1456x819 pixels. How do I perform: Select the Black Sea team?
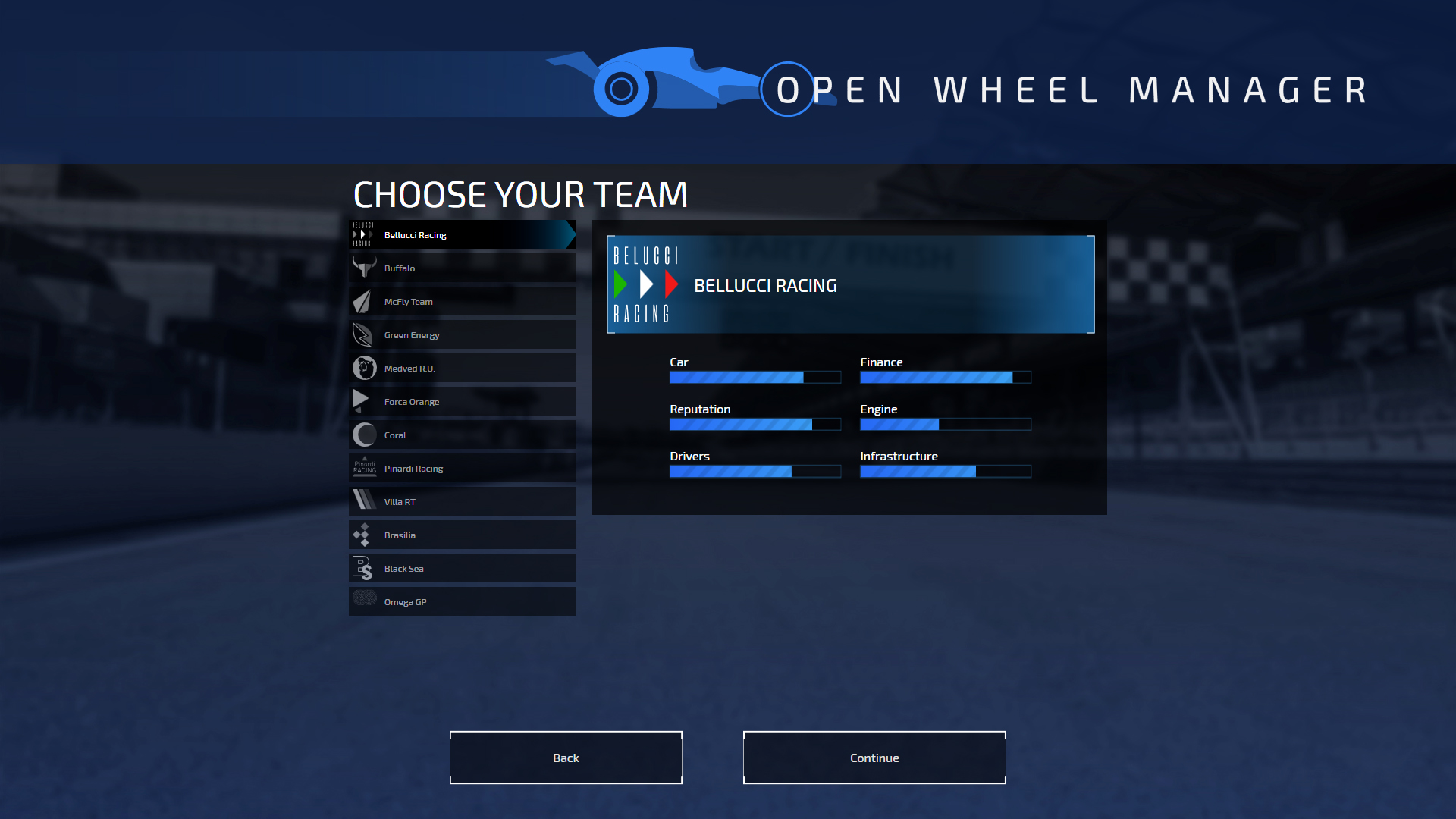pos(462,569)
